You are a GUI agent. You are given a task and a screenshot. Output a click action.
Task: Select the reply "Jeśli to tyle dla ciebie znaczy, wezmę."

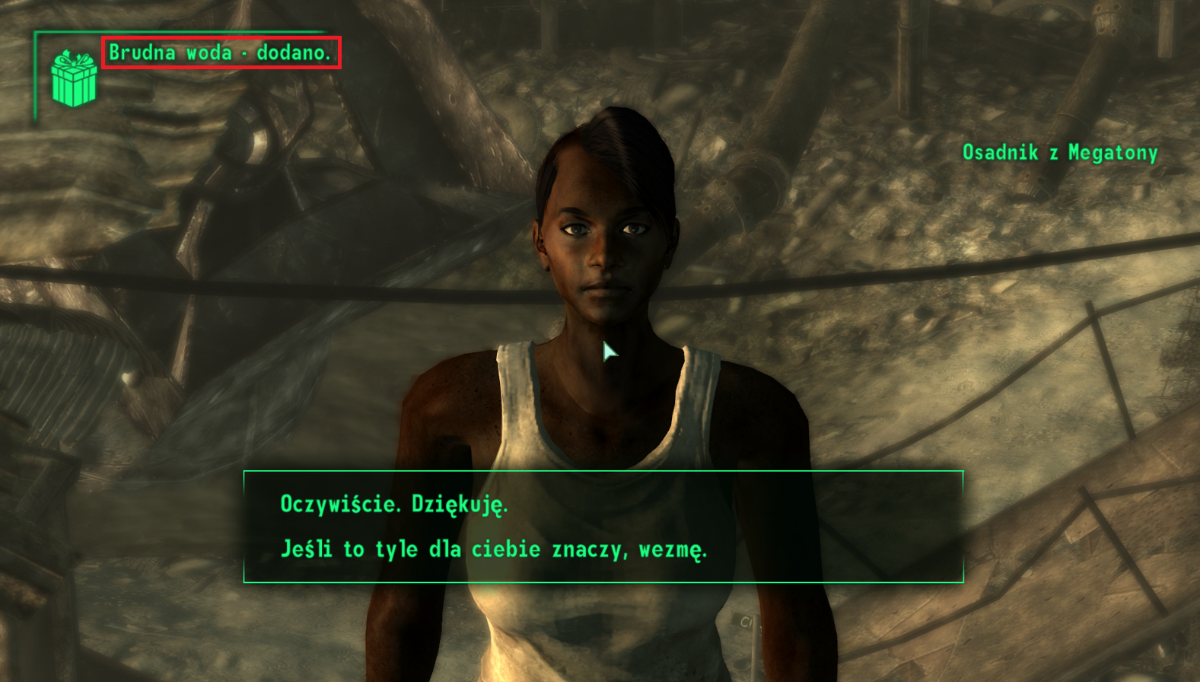(x=494, y=549)
